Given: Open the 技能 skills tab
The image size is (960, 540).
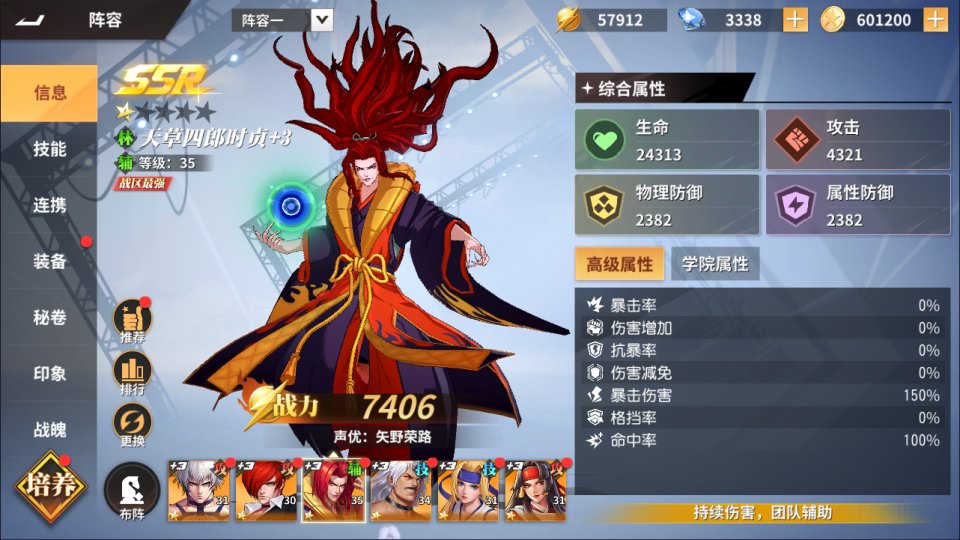Looking at the screenshot, I should (x=50, y=149).
